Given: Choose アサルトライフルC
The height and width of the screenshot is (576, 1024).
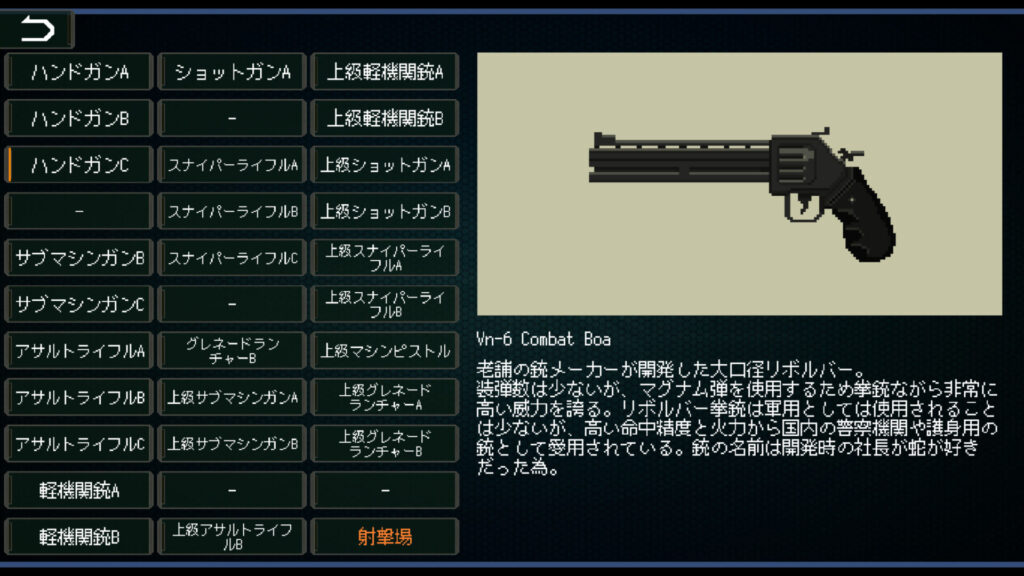Looking at the screenshot, I should click(x=80, y=444).
